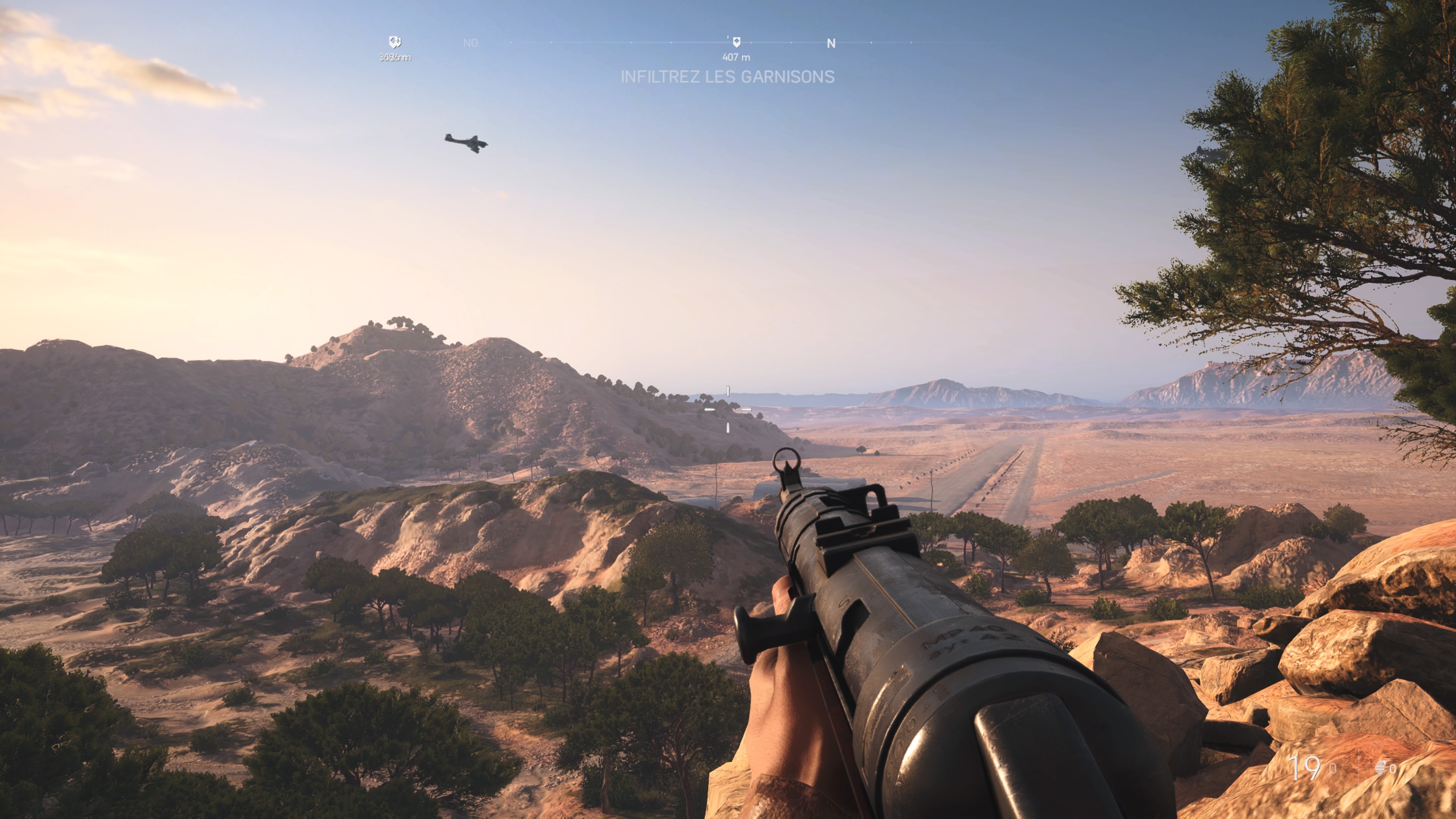Click the overlapping objective markers beside NO
The height and width of the screenshot is (819, 1456).
(x=395, y=42)
